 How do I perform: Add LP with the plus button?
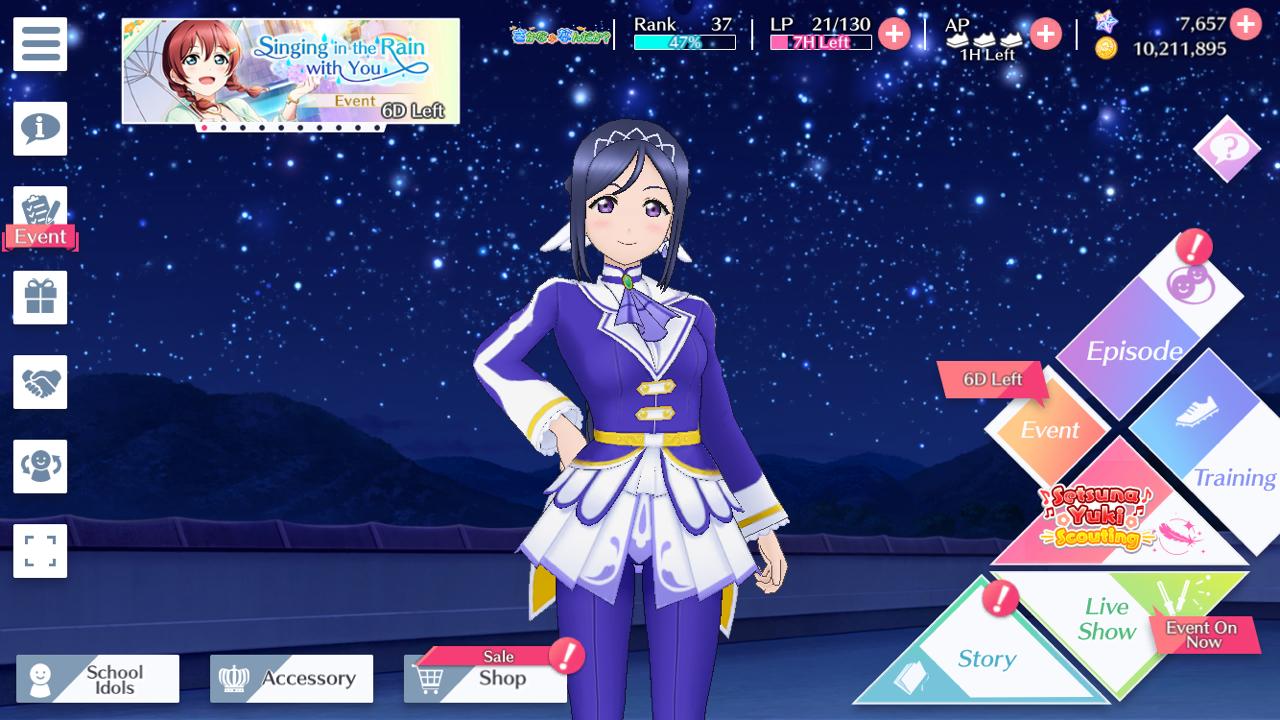click(x=893, y=34)
